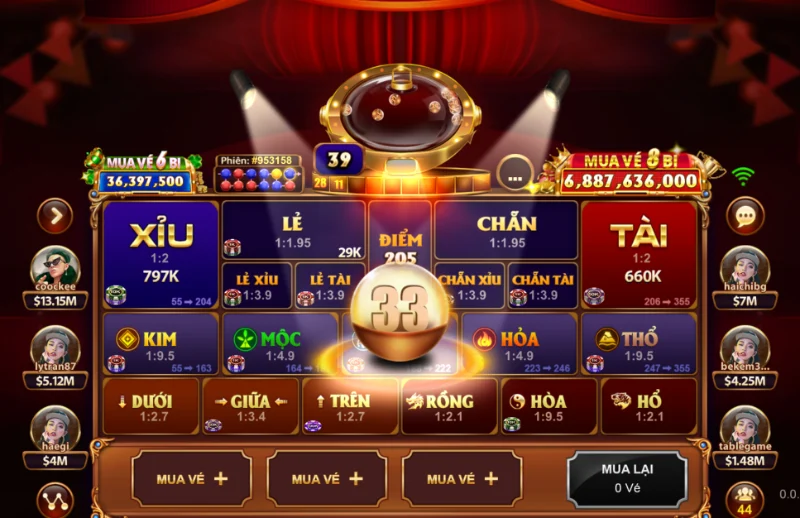This screenshot has width=800, height=518.
Task: Select the CHẴN TÀI bet tile
Action: pos(543,285)
